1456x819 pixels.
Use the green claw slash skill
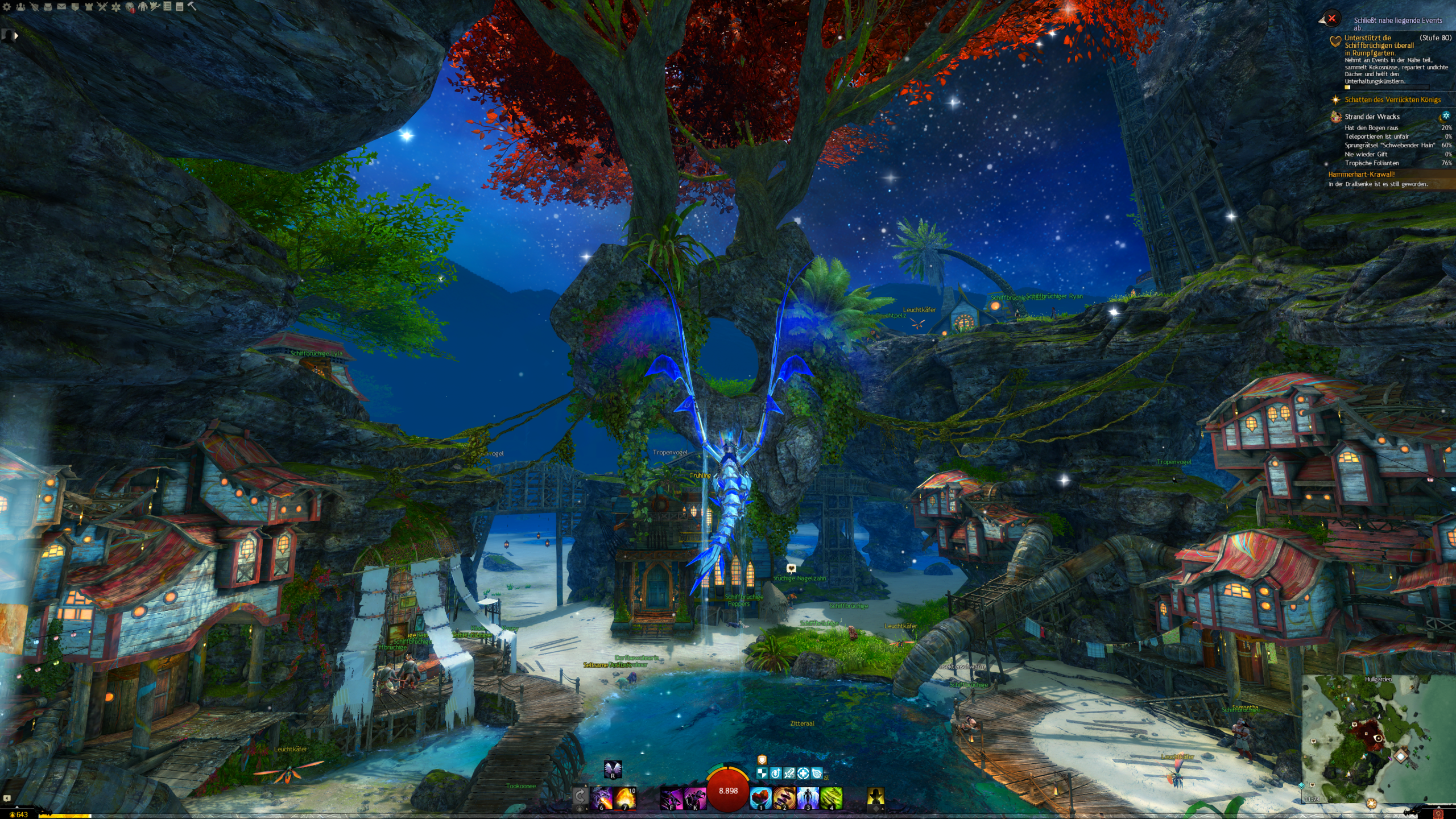831,797
